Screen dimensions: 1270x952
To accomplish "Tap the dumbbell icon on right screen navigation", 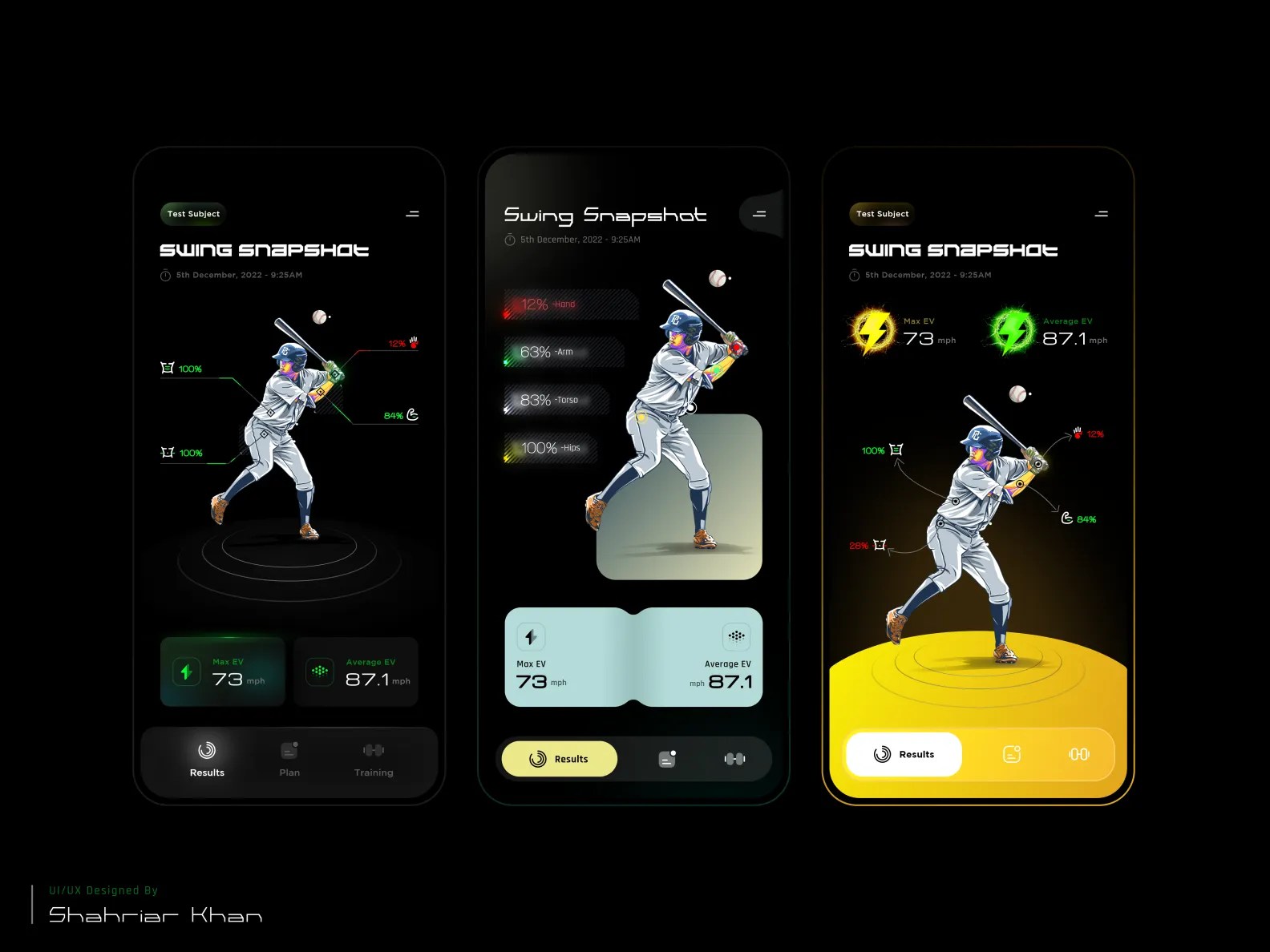I will tap(1079, 754).
